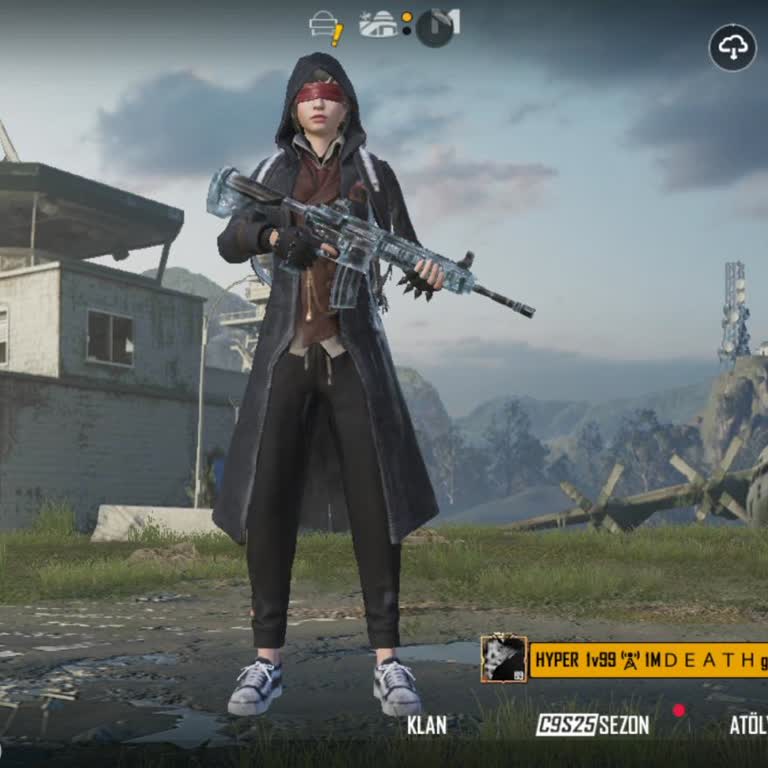Screen dimensions: 768x768
Task: View the HYPER lv99 player avatar
Action: pos(503,659)
